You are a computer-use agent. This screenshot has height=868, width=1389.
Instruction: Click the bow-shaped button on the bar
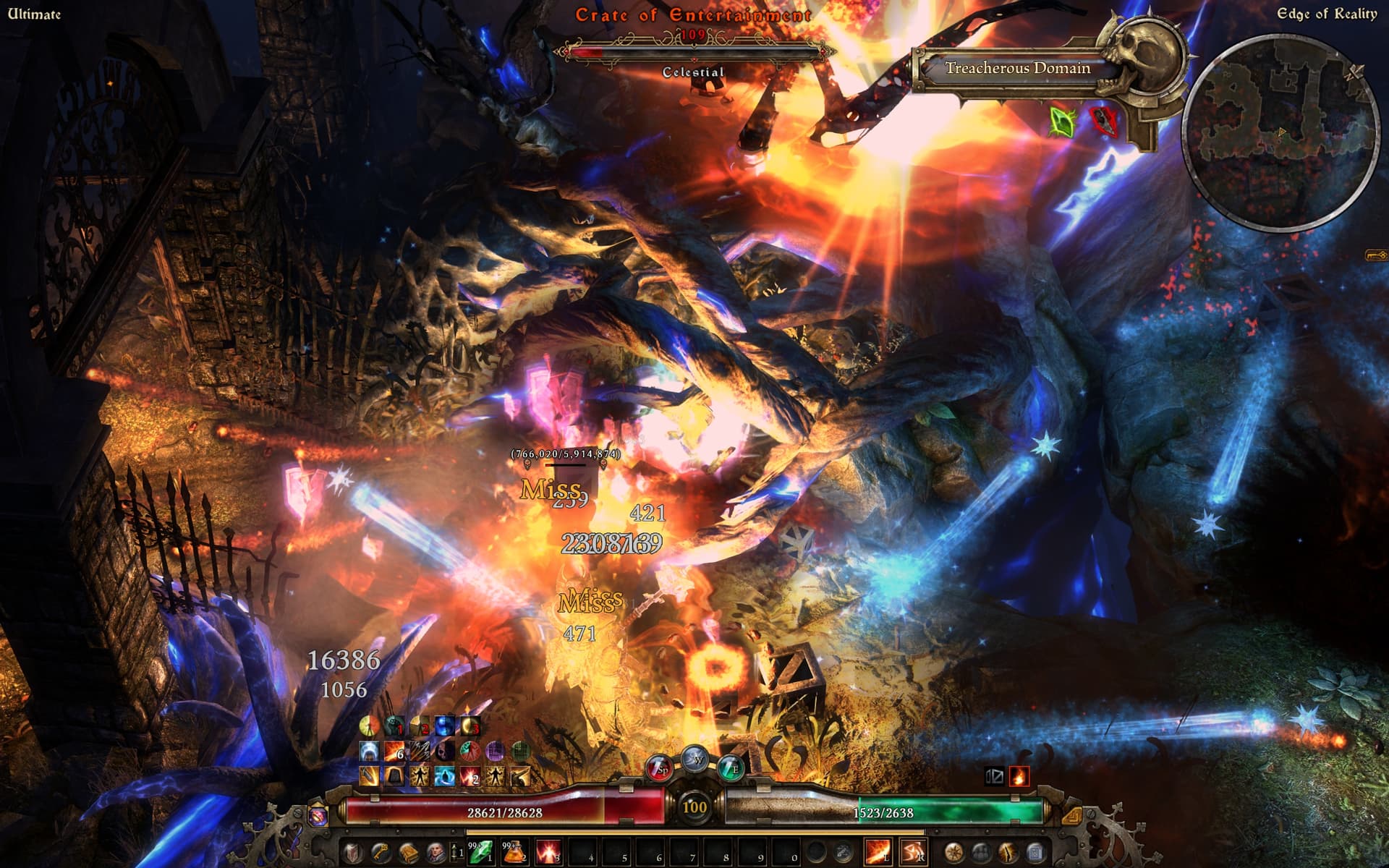coord(1008,854)
